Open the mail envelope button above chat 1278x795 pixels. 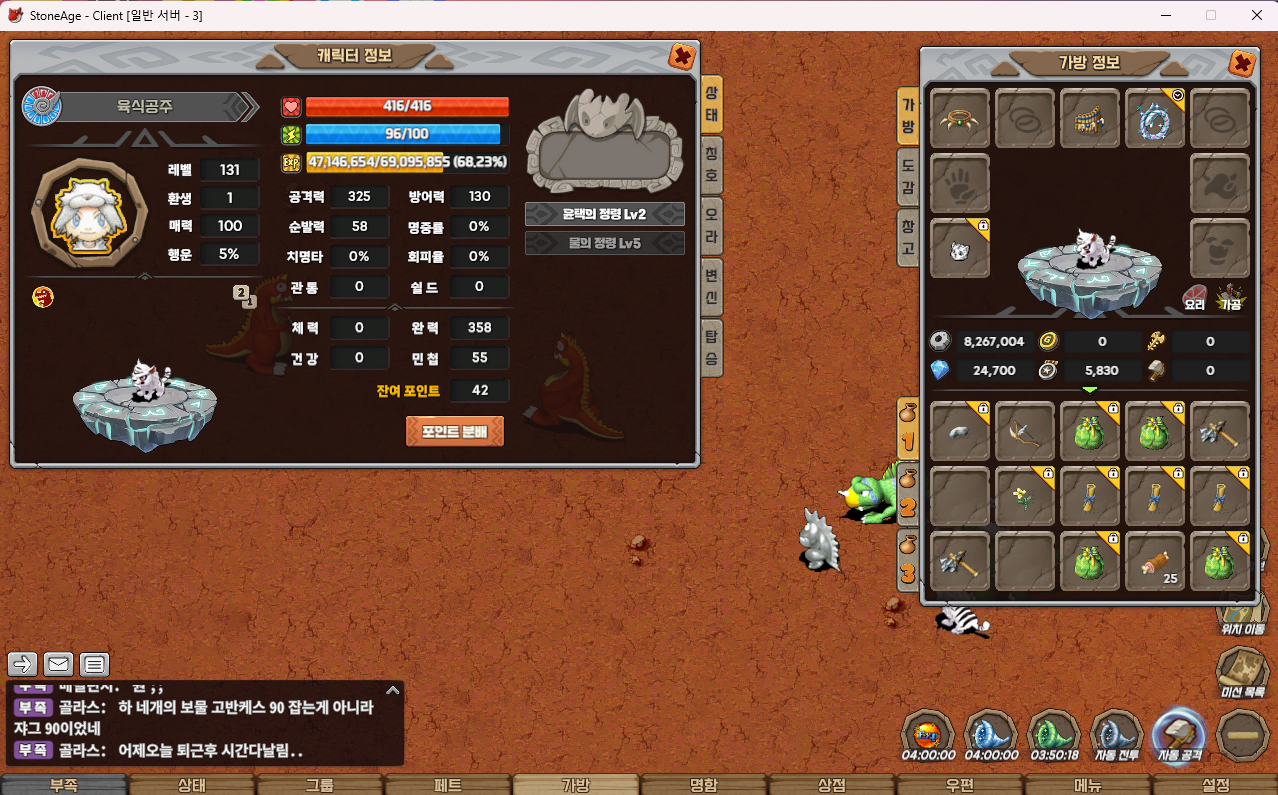click(x=59, y=664)
